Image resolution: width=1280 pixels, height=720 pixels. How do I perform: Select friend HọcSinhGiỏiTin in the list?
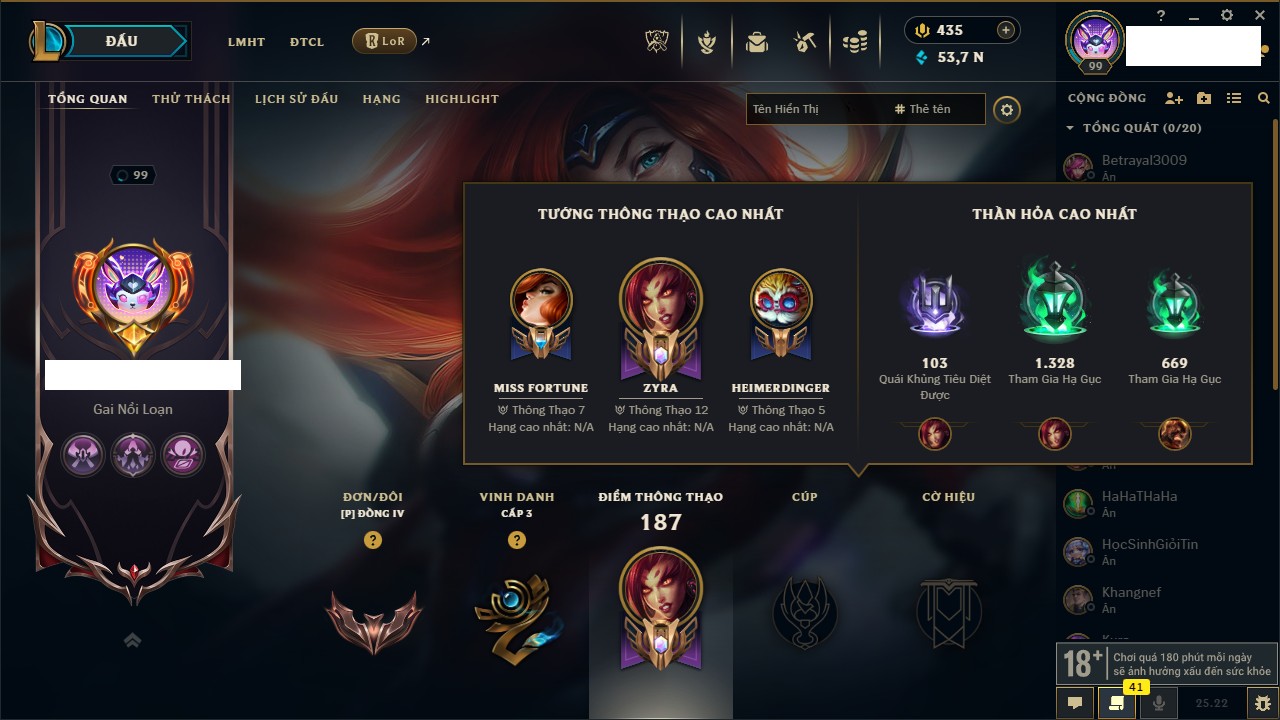[1149, 545]
